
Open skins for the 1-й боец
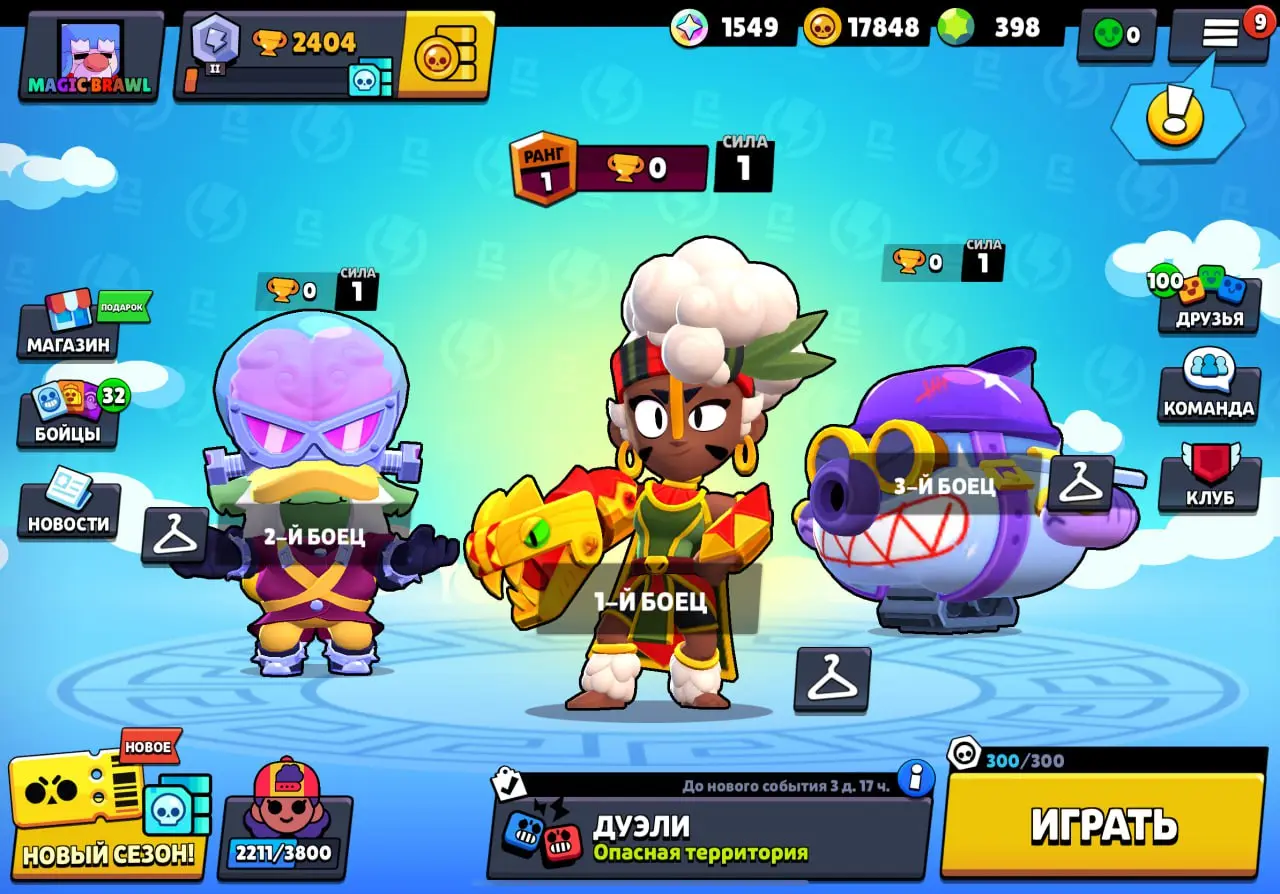pyautogui.click(x=832, y=680)
